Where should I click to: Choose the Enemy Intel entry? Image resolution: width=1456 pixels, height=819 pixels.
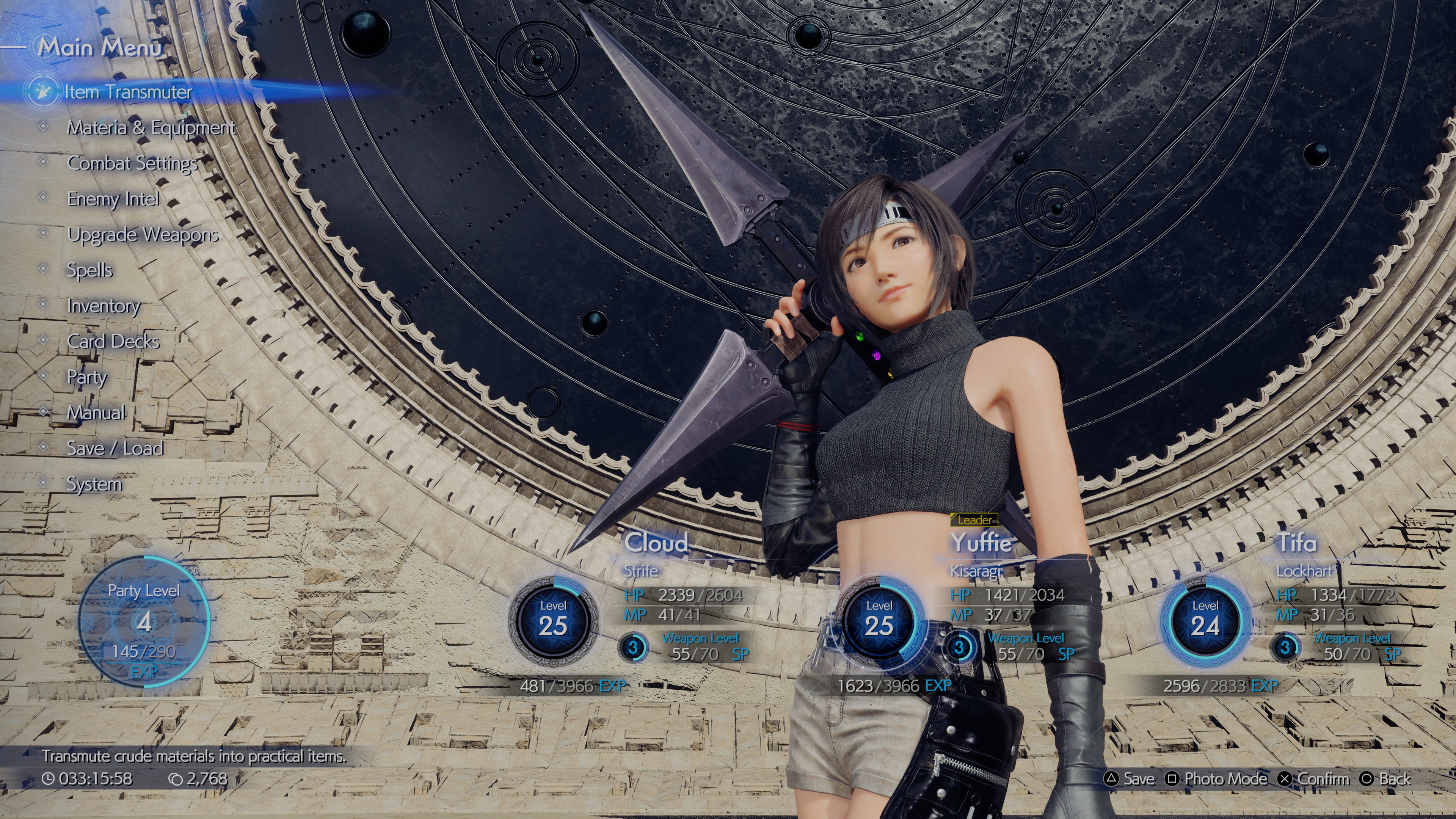[113, 199]
